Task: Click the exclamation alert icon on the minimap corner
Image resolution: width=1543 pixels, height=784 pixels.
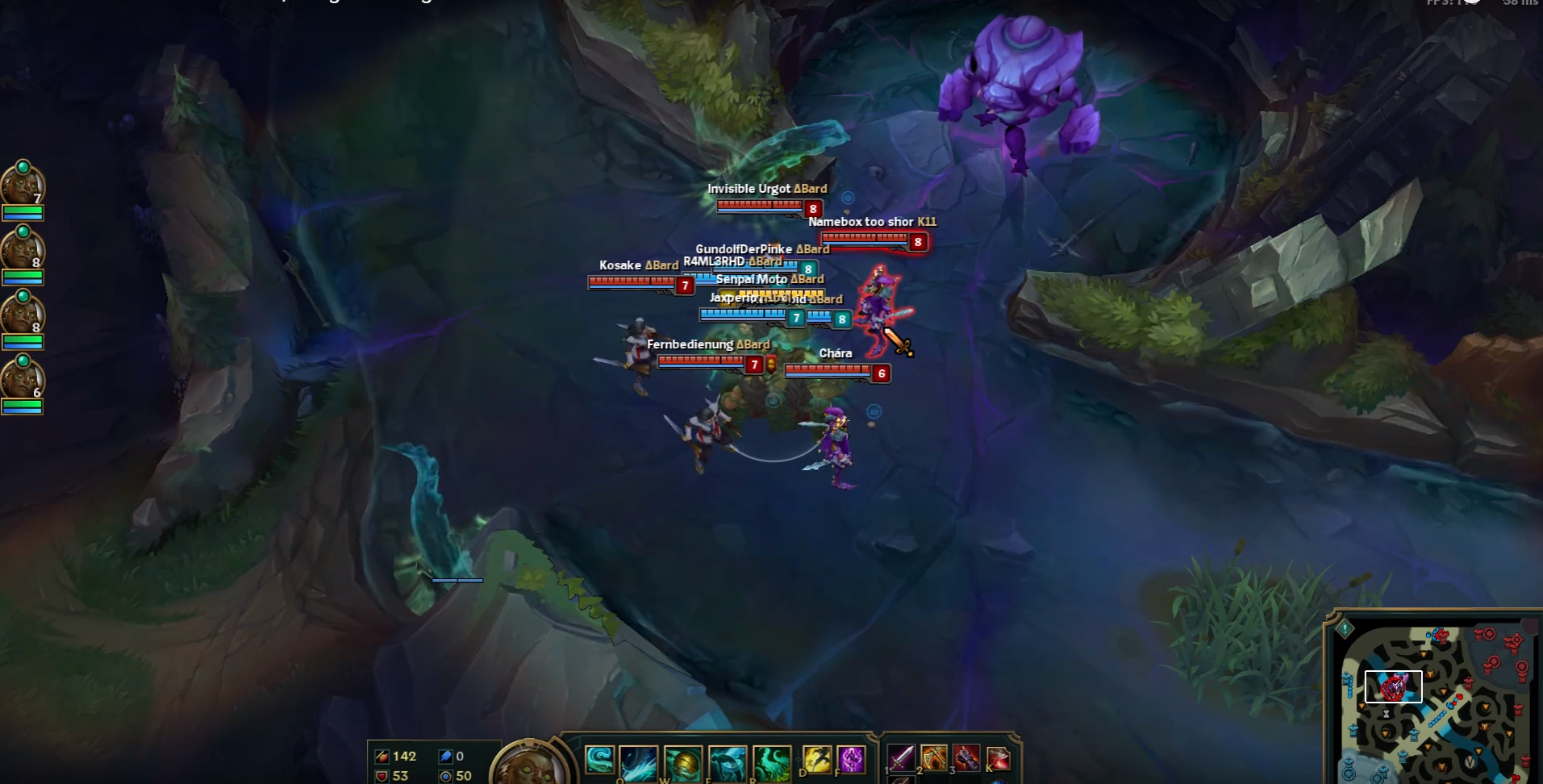Action: tap(1345, 628)
